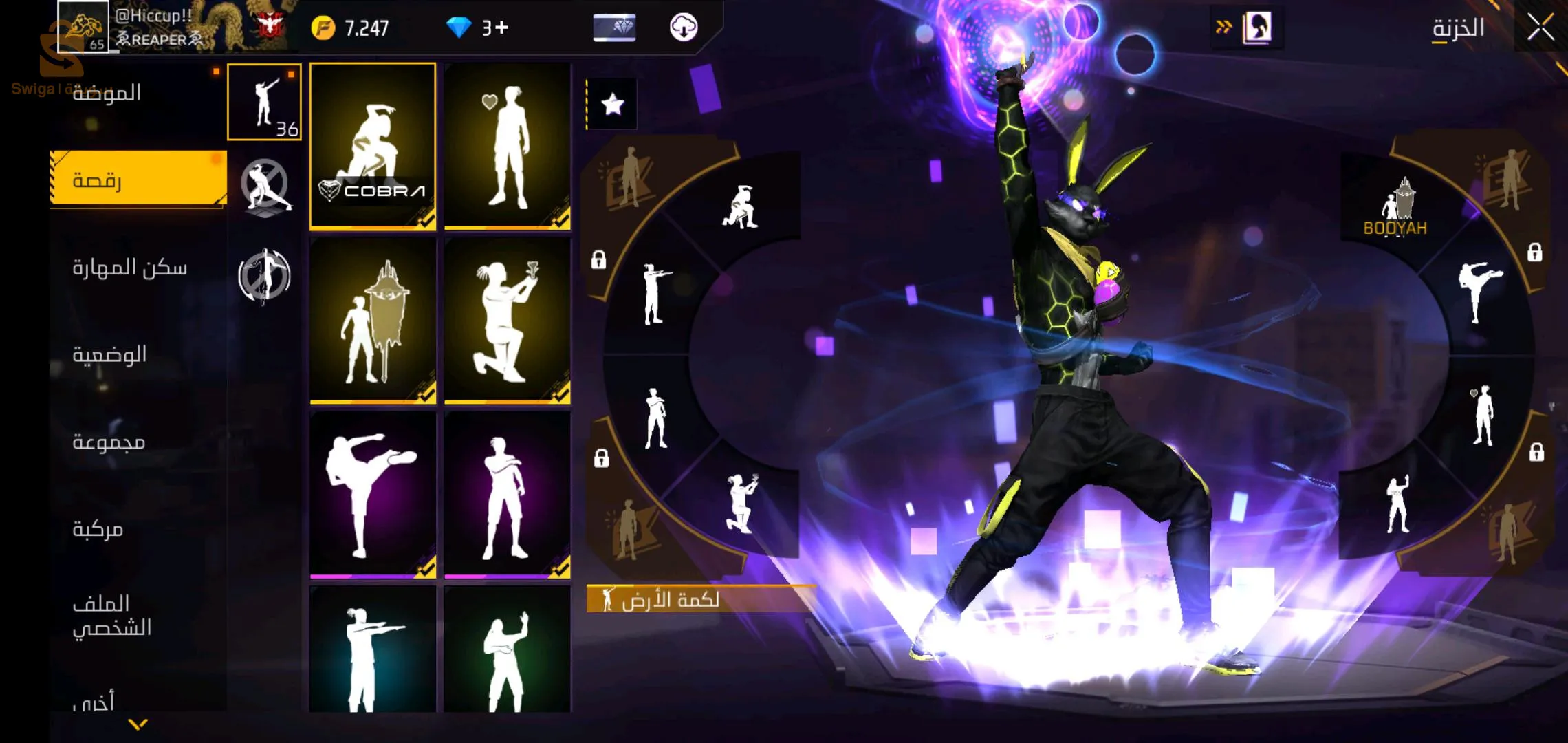Screen dimensions: 1568x743
Task: Select the kneeling trophy emote tile
Action: click(x=508, y=321)
